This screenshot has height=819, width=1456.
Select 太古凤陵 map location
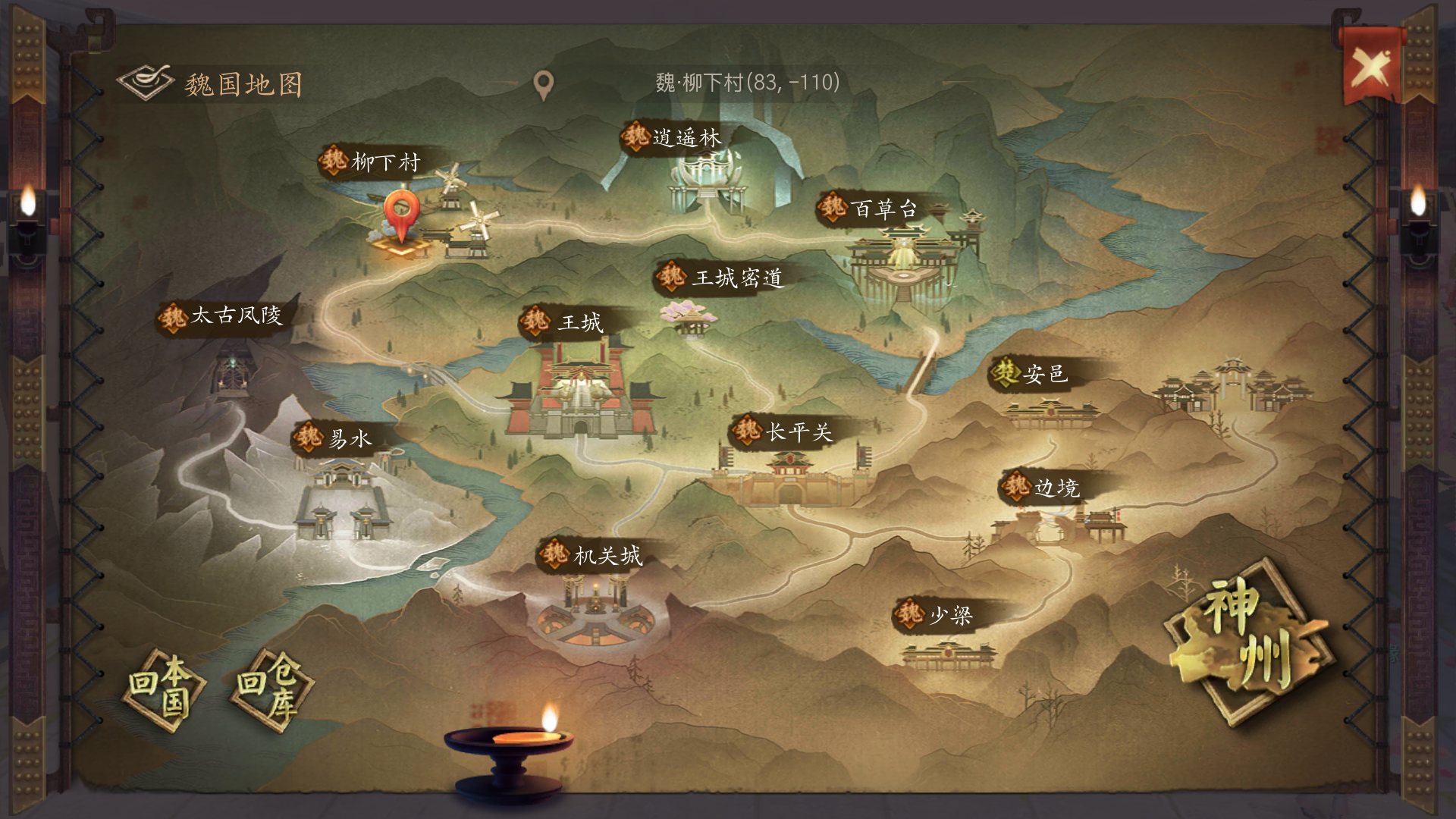(x=222, y=315)
